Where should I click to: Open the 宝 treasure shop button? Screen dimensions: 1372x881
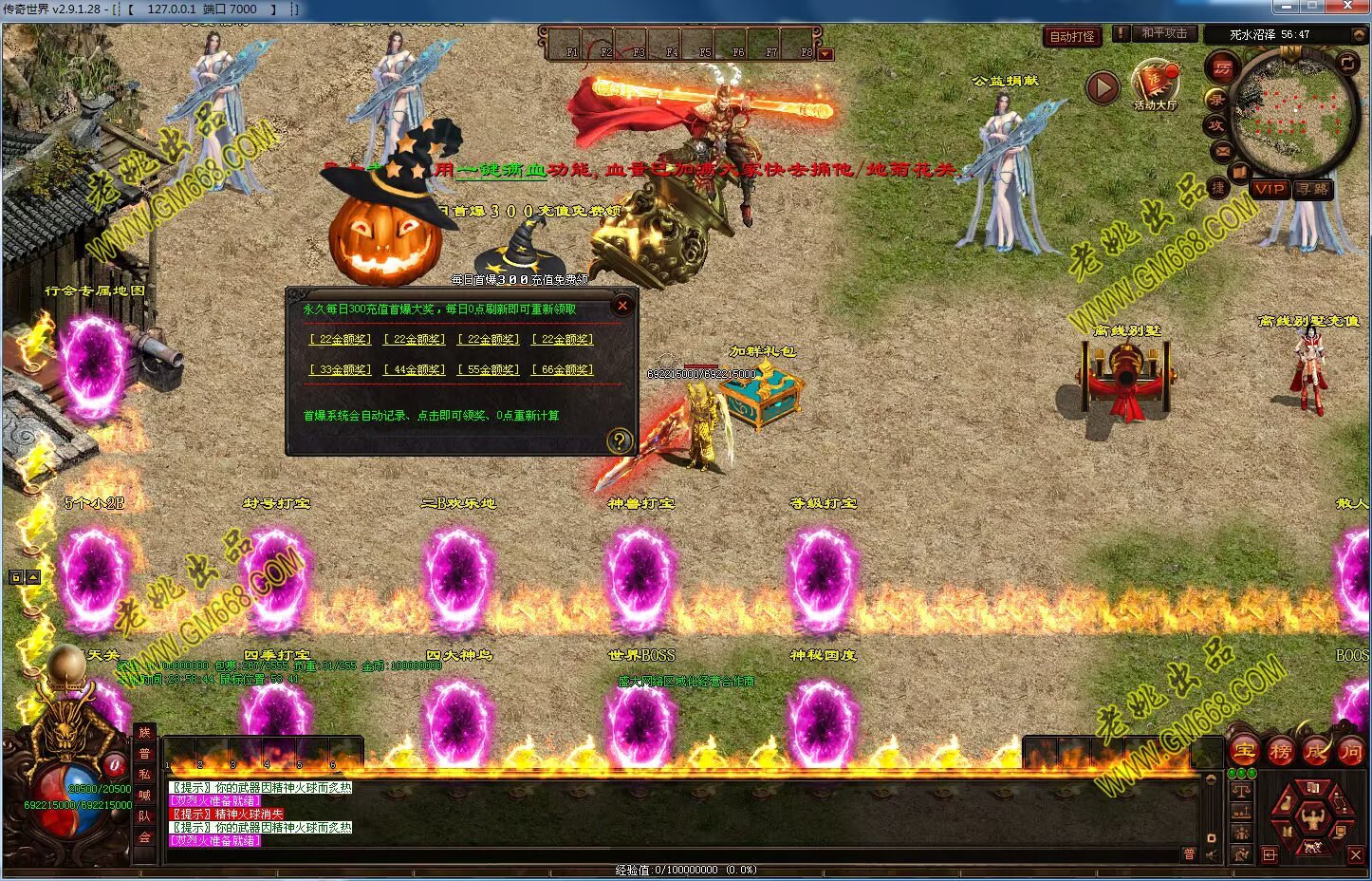click(x=1244, y=751)
